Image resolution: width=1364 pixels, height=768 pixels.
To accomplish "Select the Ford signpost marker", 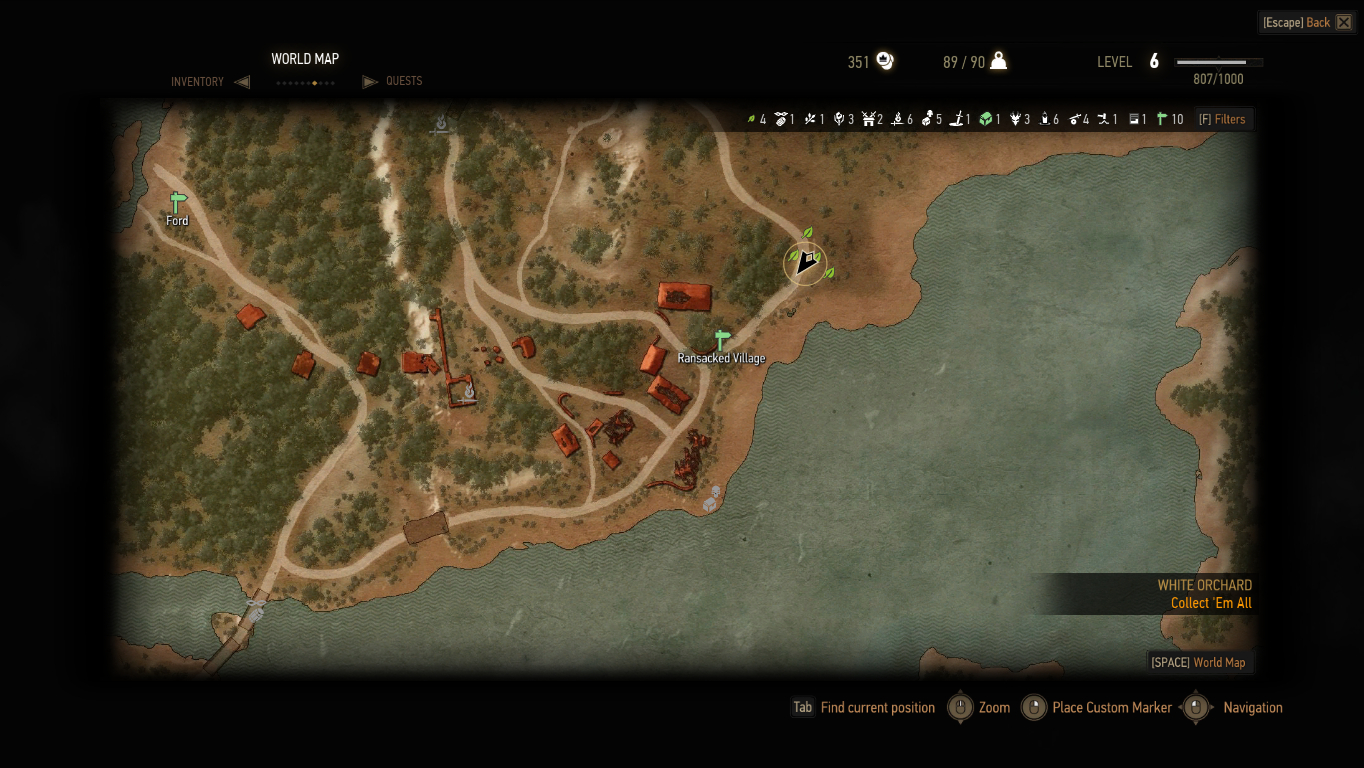I will click(x=178, y=202).
